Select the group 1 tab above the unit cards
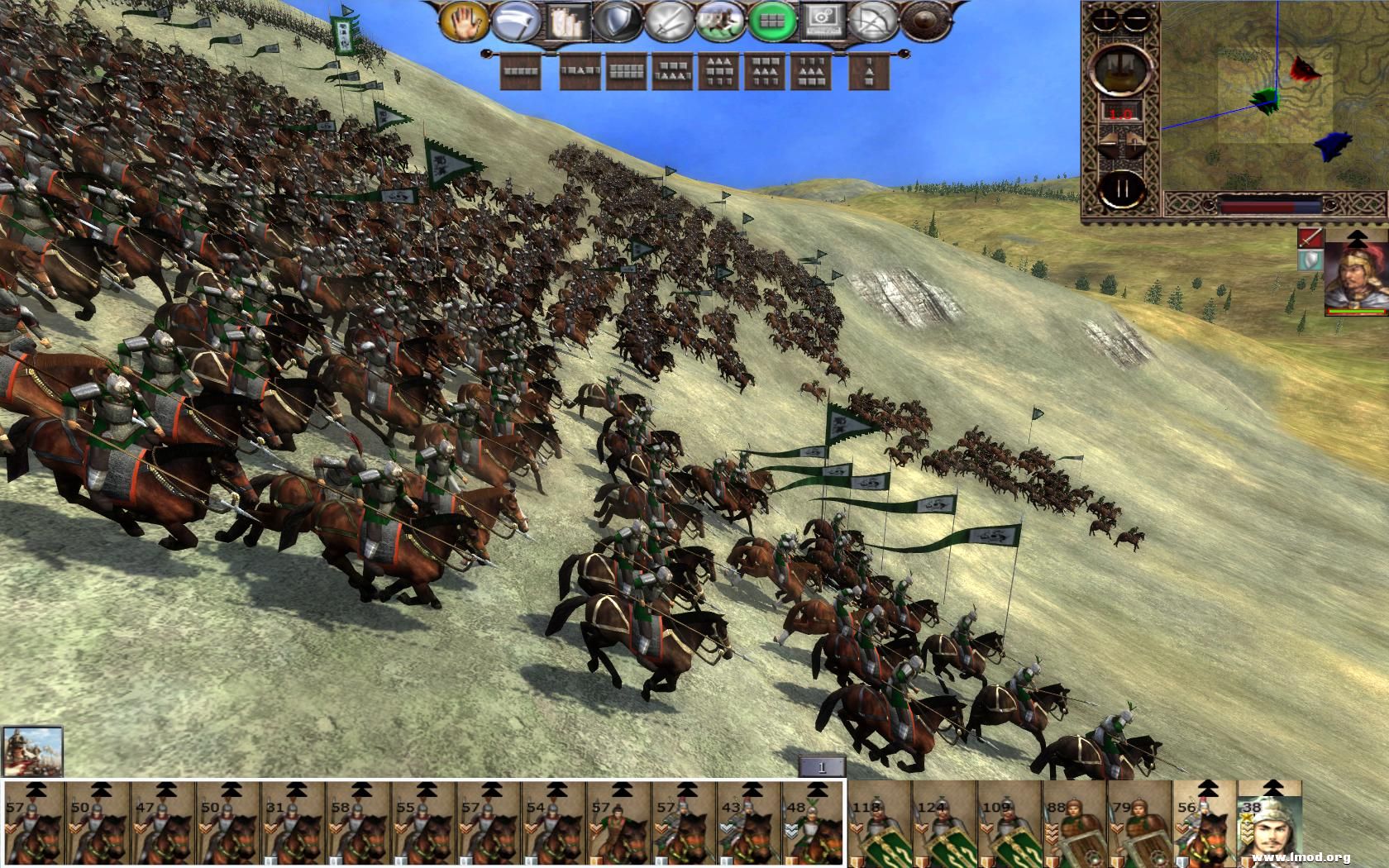The height and width of the screenshot is (868, 1389). (821, 767)
